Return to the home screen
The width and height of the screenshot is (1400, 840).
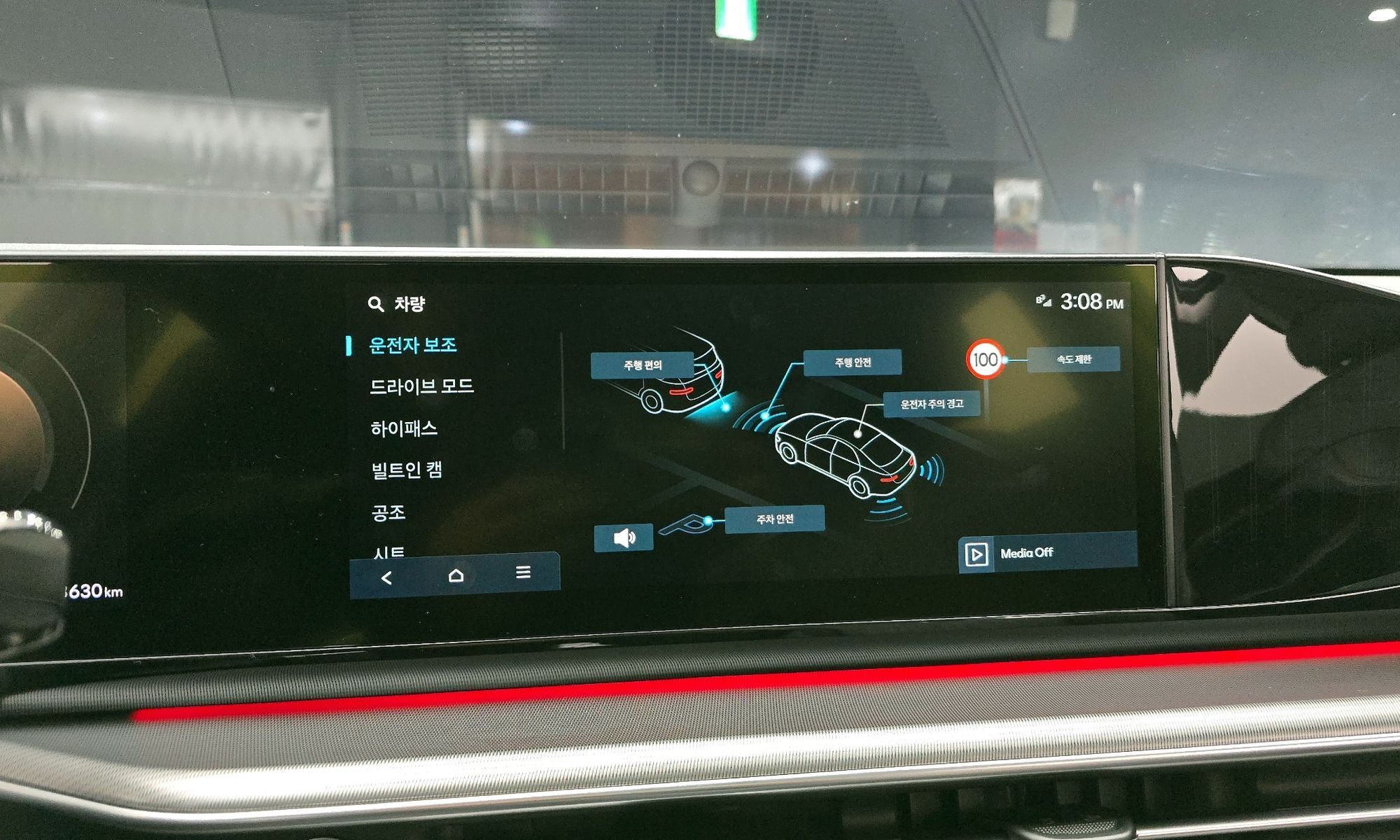click(x=456, y=575)
